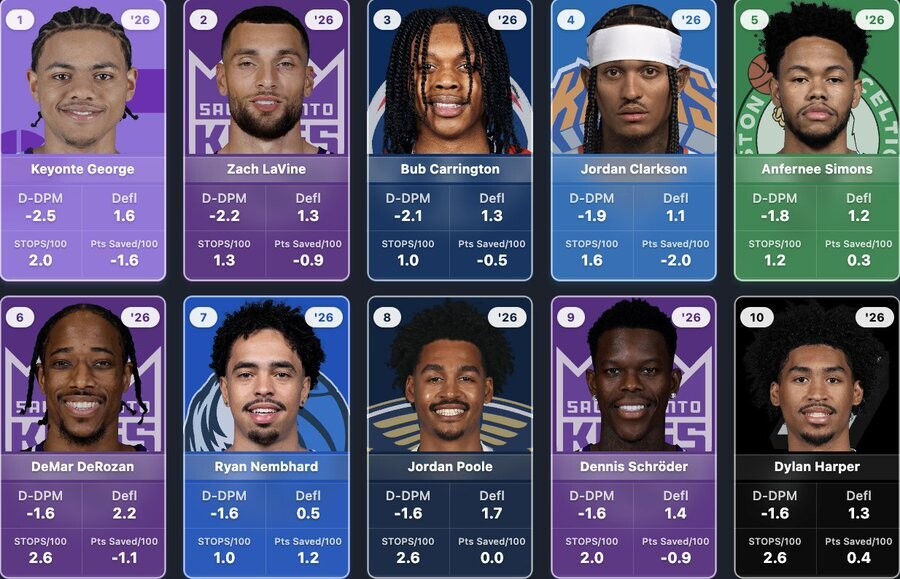Viewport: 900px width, 579px height.
Task: Choose the Bub Carrington card
Action: click(450, 140)
